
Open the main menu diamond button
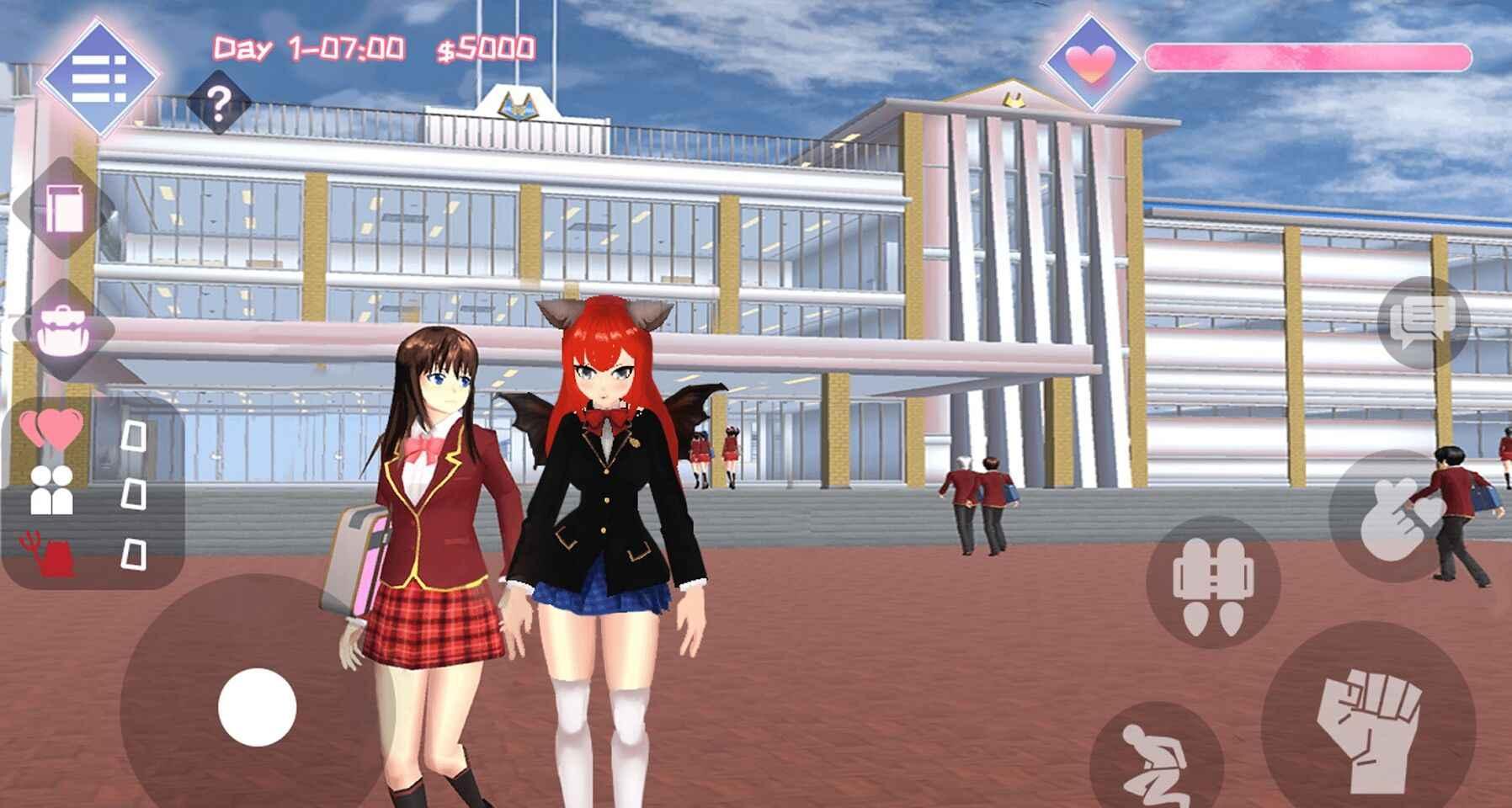tap(99, 78)
